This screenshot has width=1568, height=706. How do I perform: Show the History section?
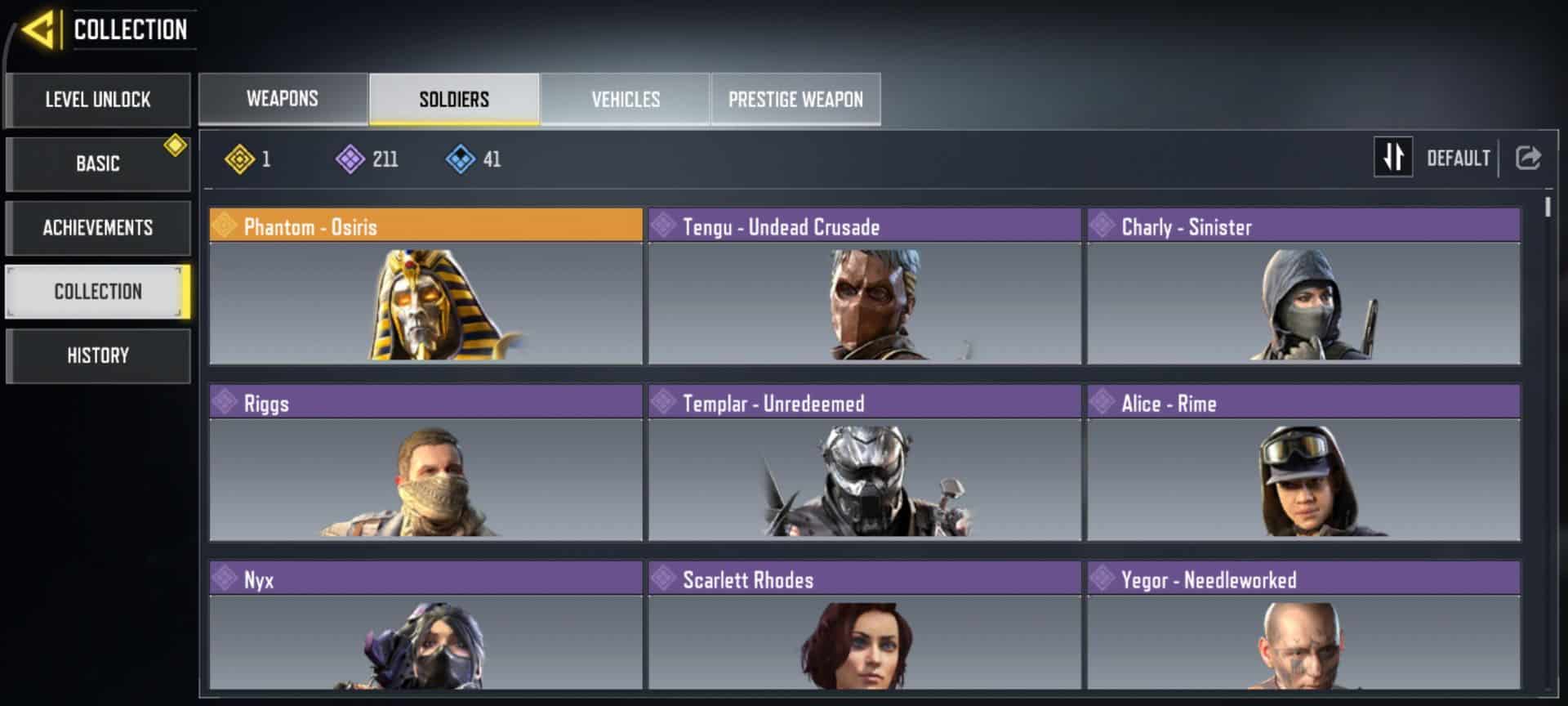point(98,355)
